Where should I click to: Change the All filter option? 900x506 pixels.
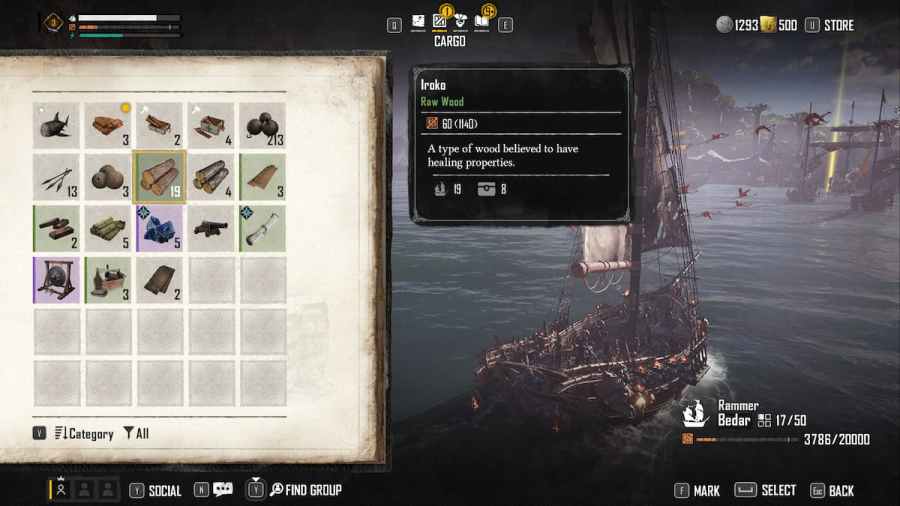tap(136, 434)
